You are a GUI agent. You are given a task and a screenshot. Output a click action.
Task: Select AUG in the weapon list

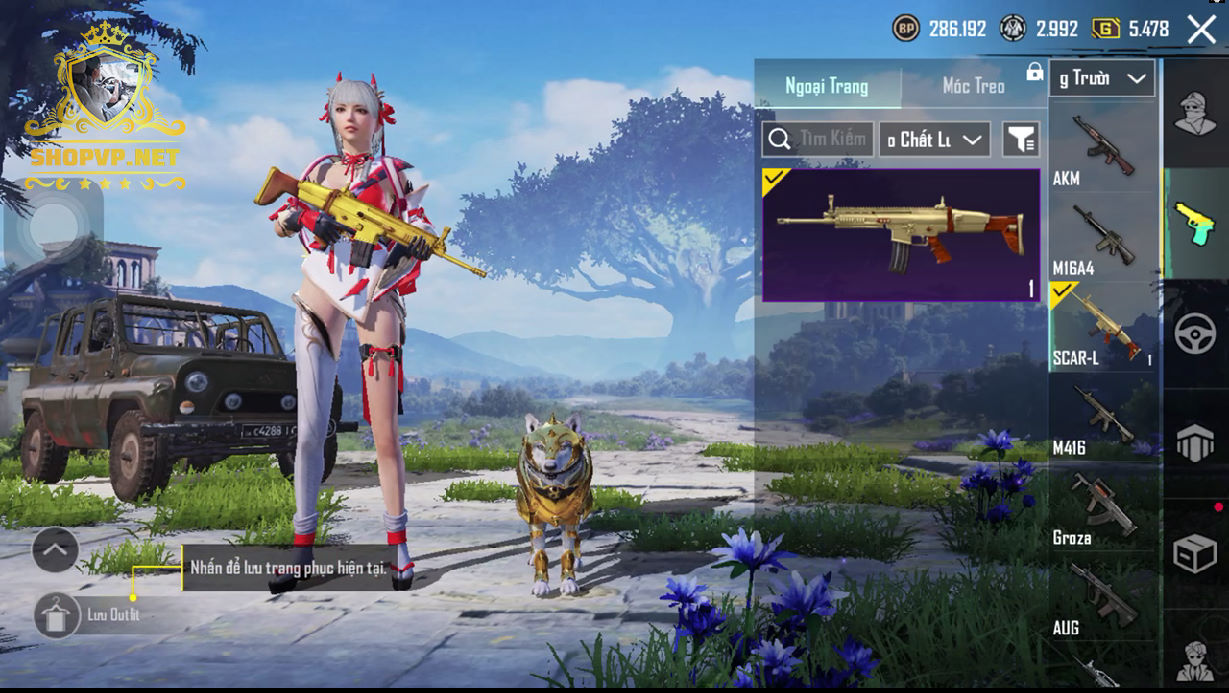point(1102,598)
